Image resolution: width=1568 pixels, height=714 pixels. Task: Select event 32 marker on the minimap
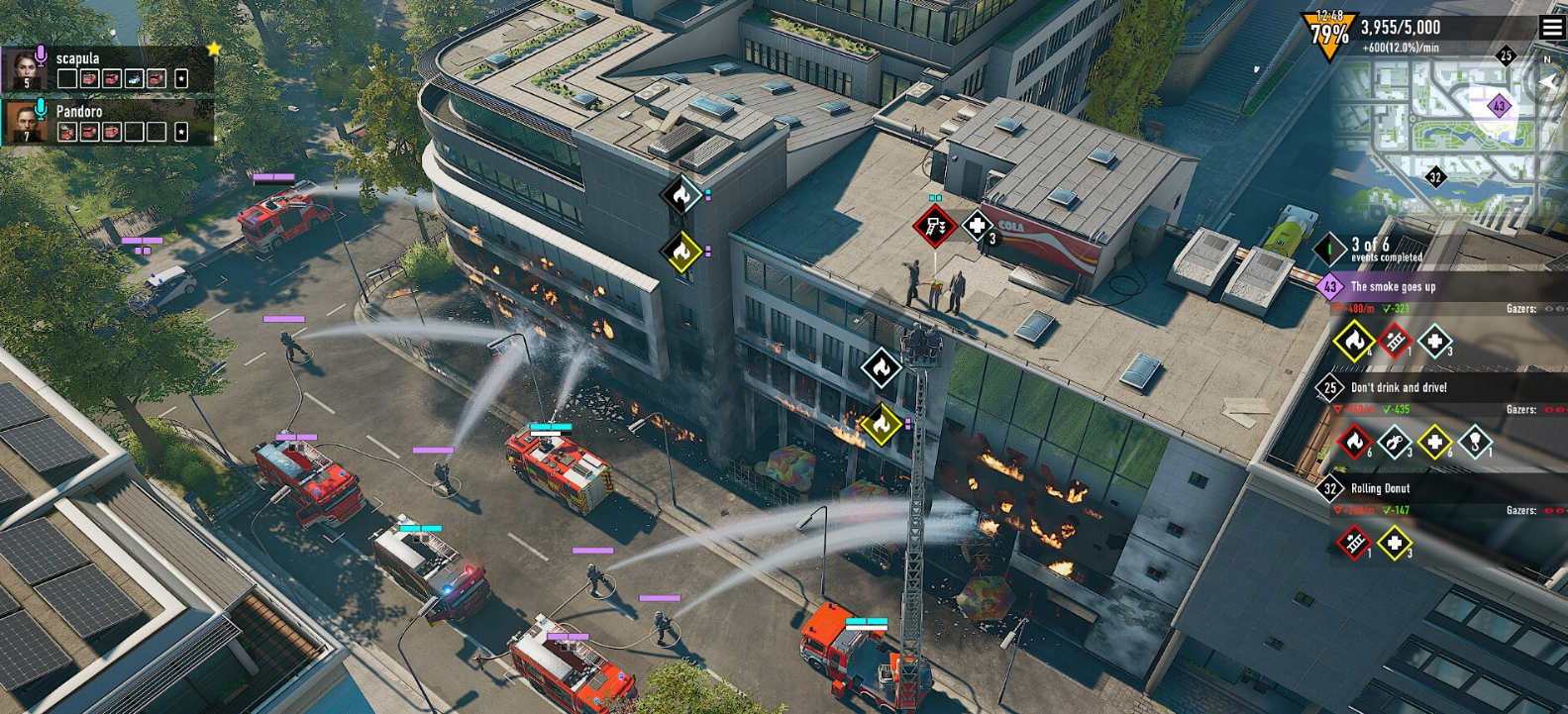pos(1435,177)
